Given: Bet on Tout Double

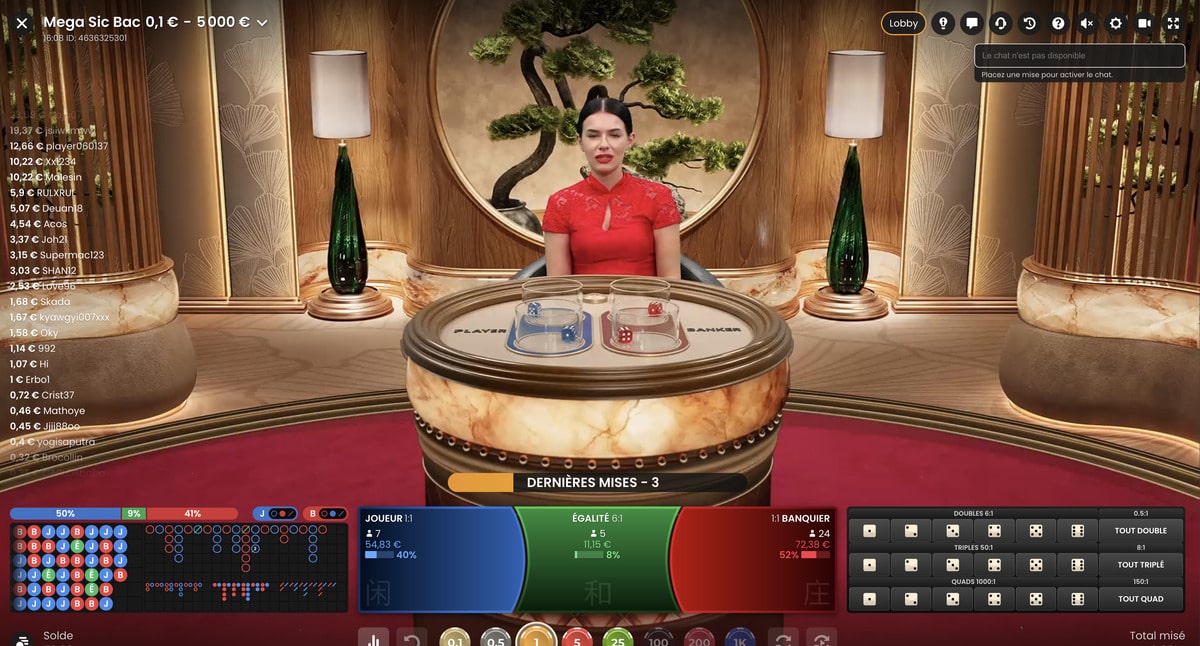Looking at the screenshot, I should tap(1140, 531).
